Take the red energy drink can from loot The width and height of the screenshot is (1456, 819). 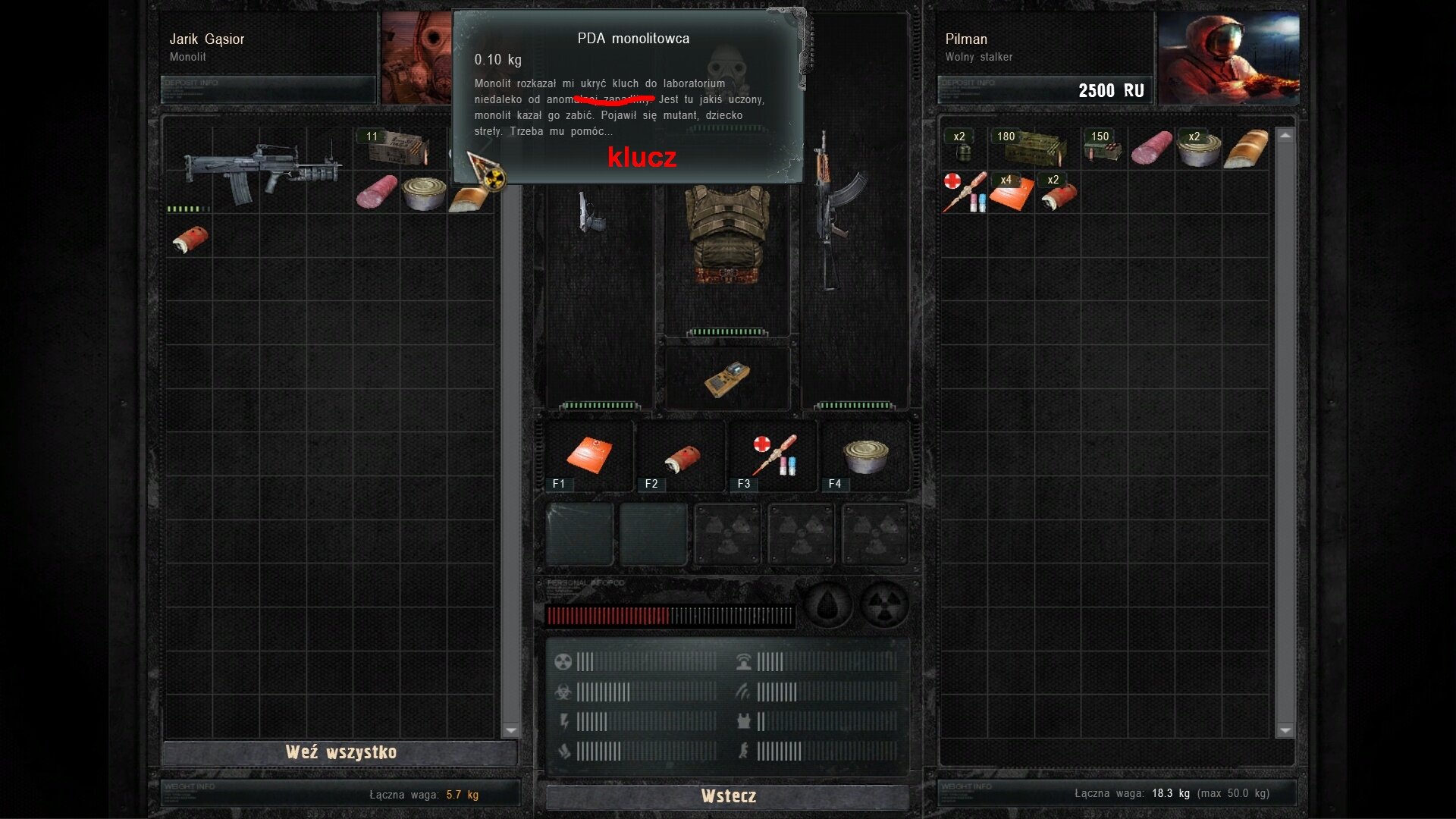[x=190, y=240]
